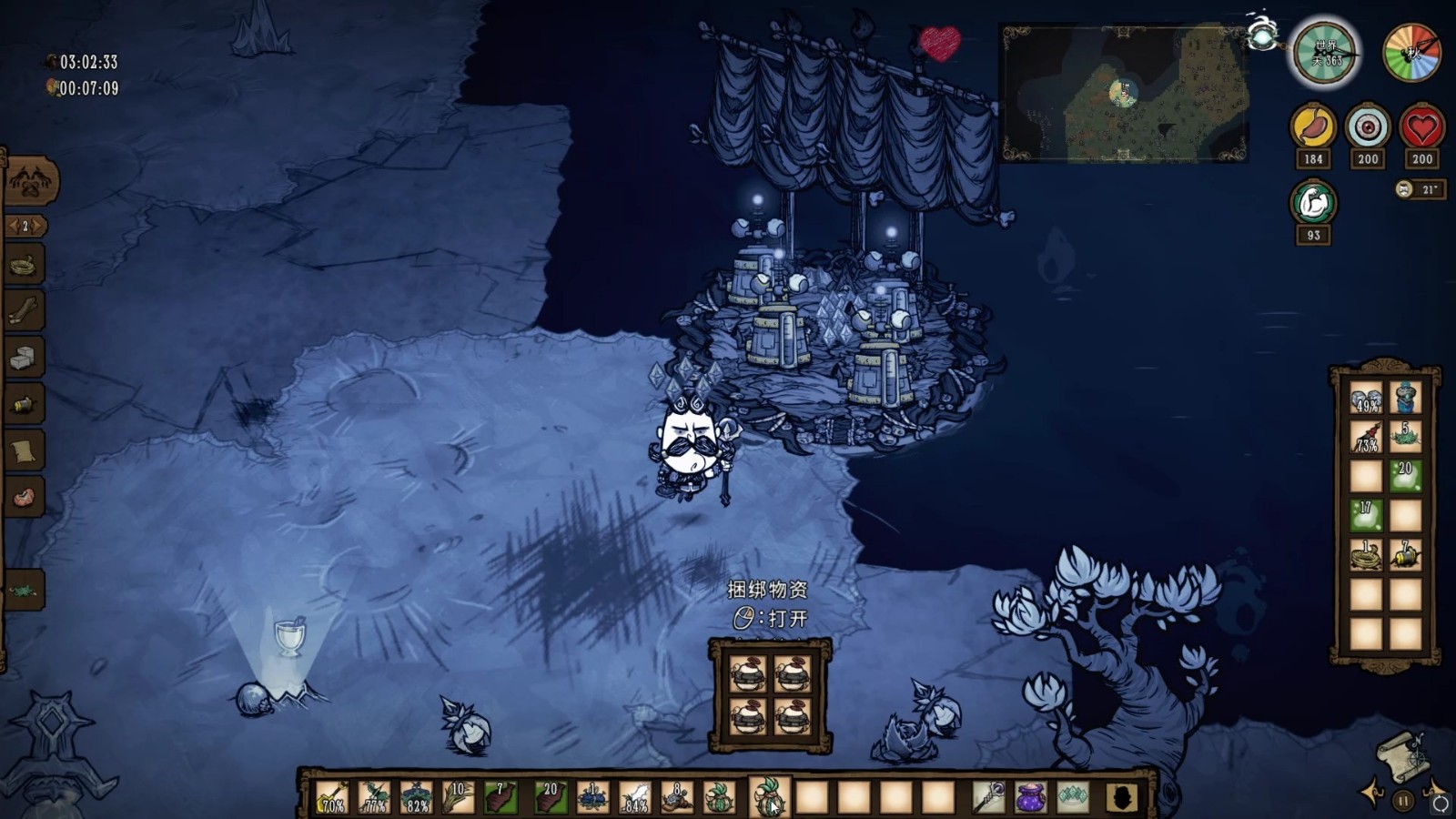Screen dimensions: 1456x819
Task: Craft boards from the pinned recipe list
Action: [24, 312]
